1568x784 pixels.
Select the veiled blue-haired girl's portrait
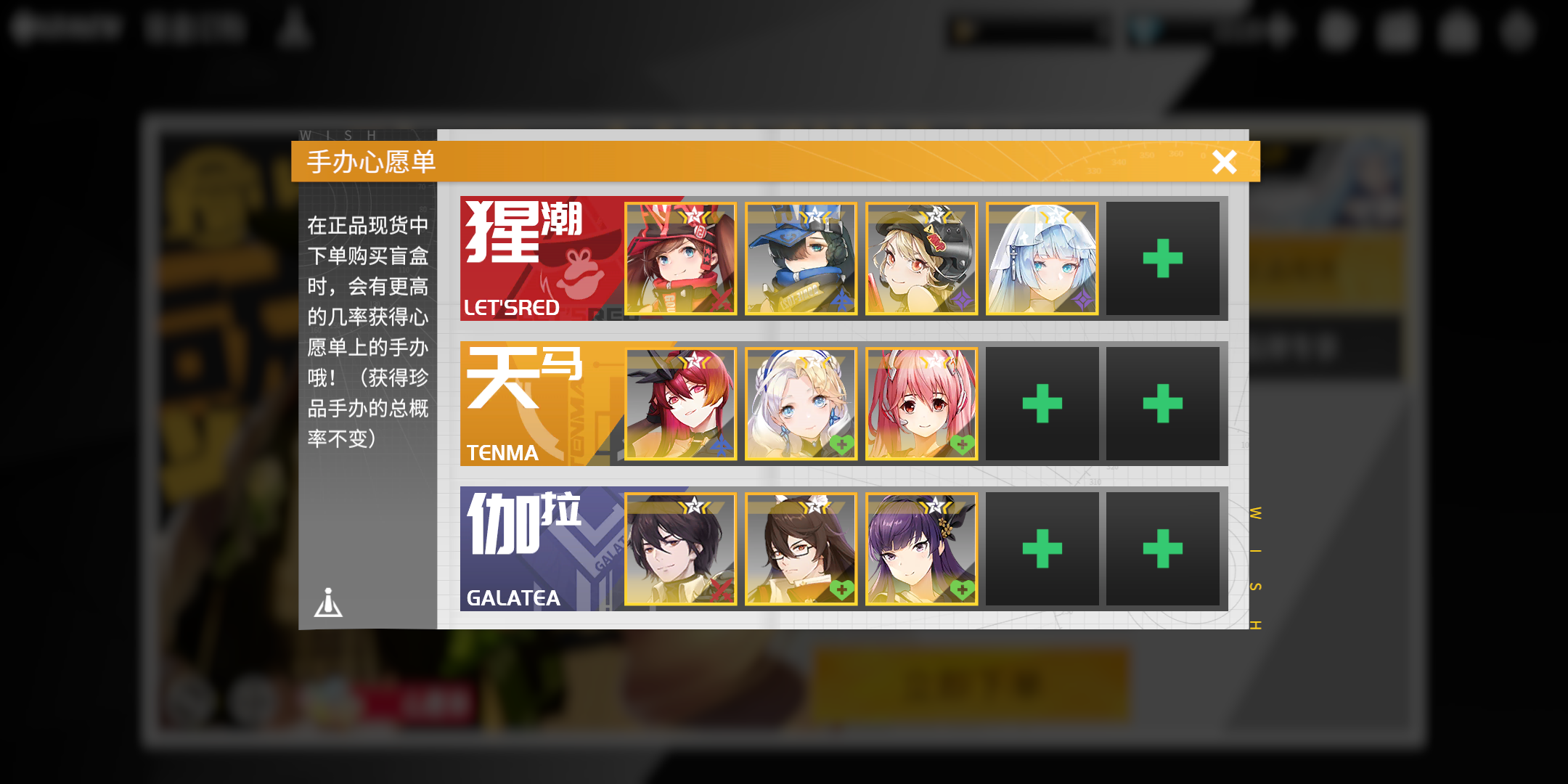(x=1043, y=258)
